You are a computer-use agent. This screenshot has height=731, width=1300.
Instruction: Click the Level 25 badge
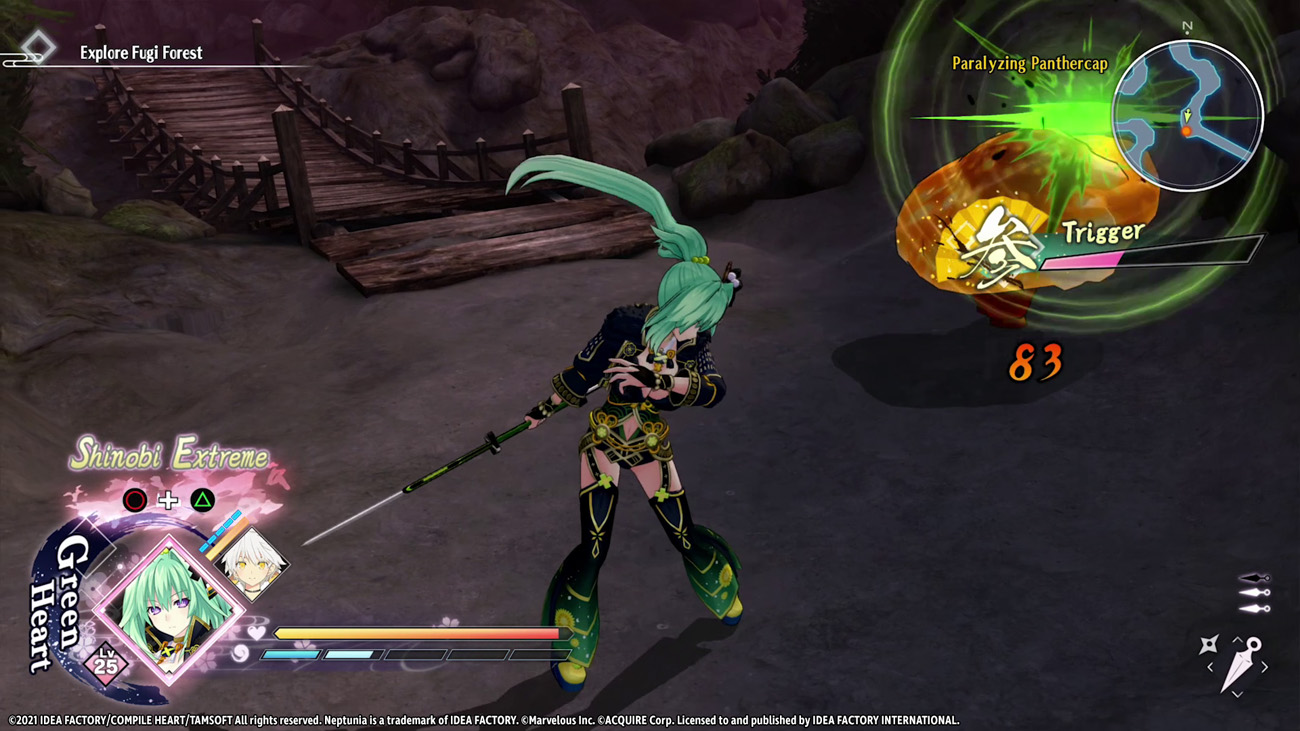pyautogui.click(x=105, y=663)
